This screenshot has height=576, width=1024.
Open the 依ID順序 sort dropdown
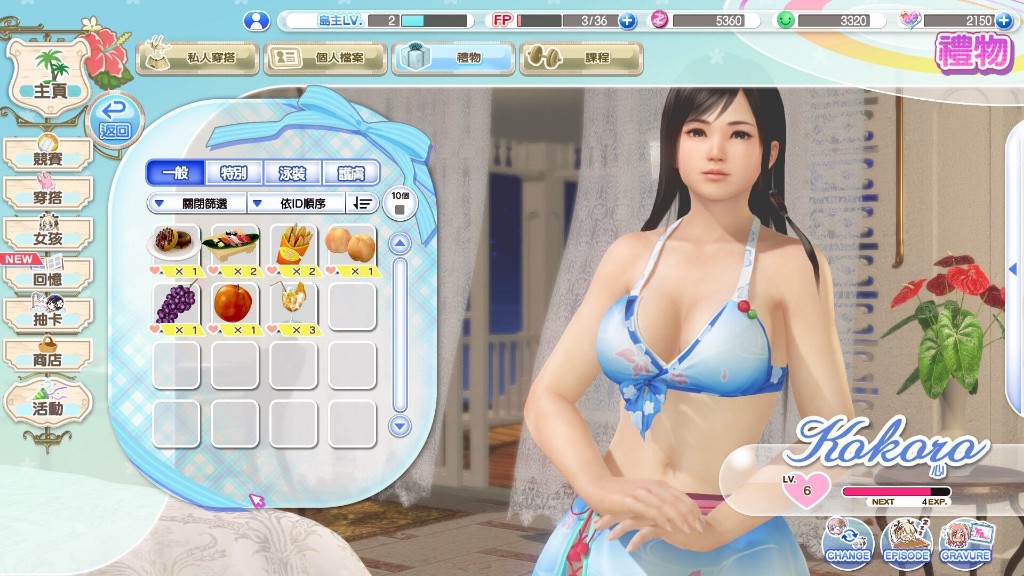[x=296, y=204]
